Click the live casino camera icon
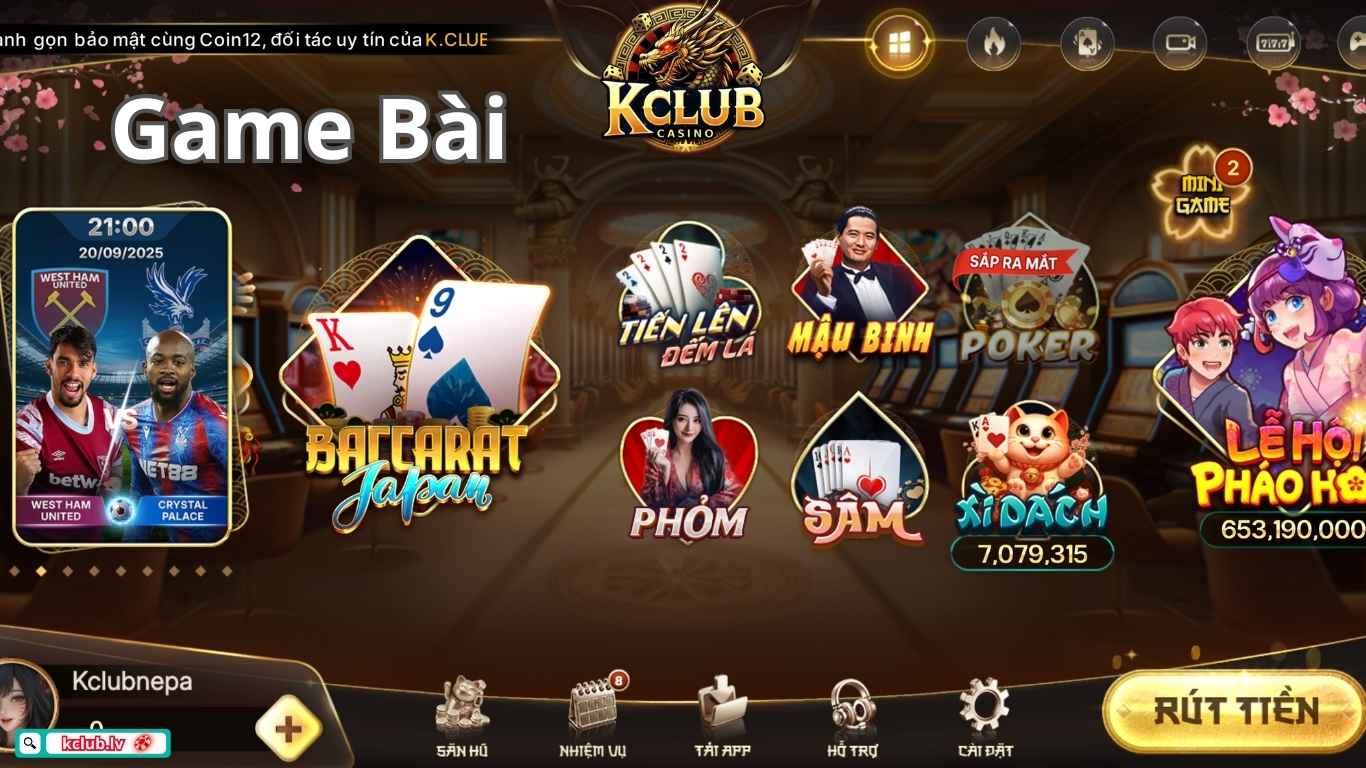The height and width of the screenshot is (768, 1366). point(1179,44)
